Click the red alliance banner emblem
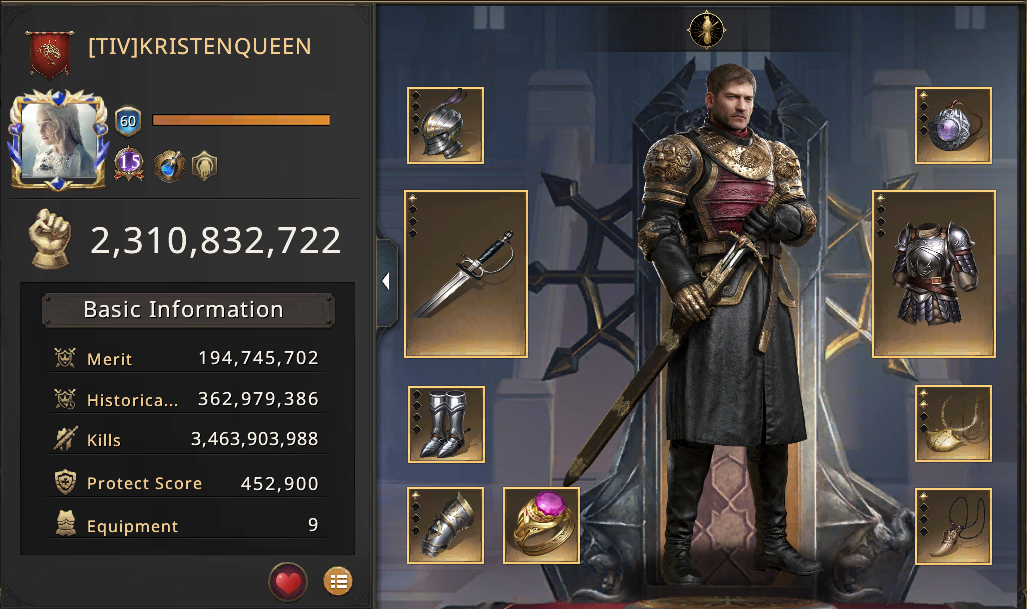Viewport: 1027px width, 609px height. 47,54
